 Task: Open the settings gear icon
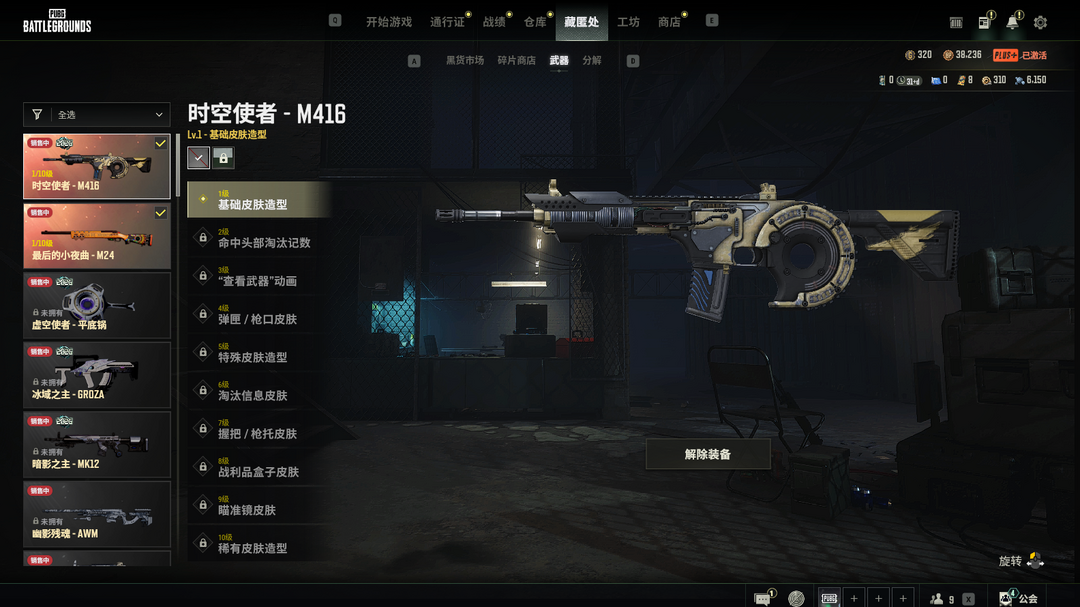[x=1040, y=22]
